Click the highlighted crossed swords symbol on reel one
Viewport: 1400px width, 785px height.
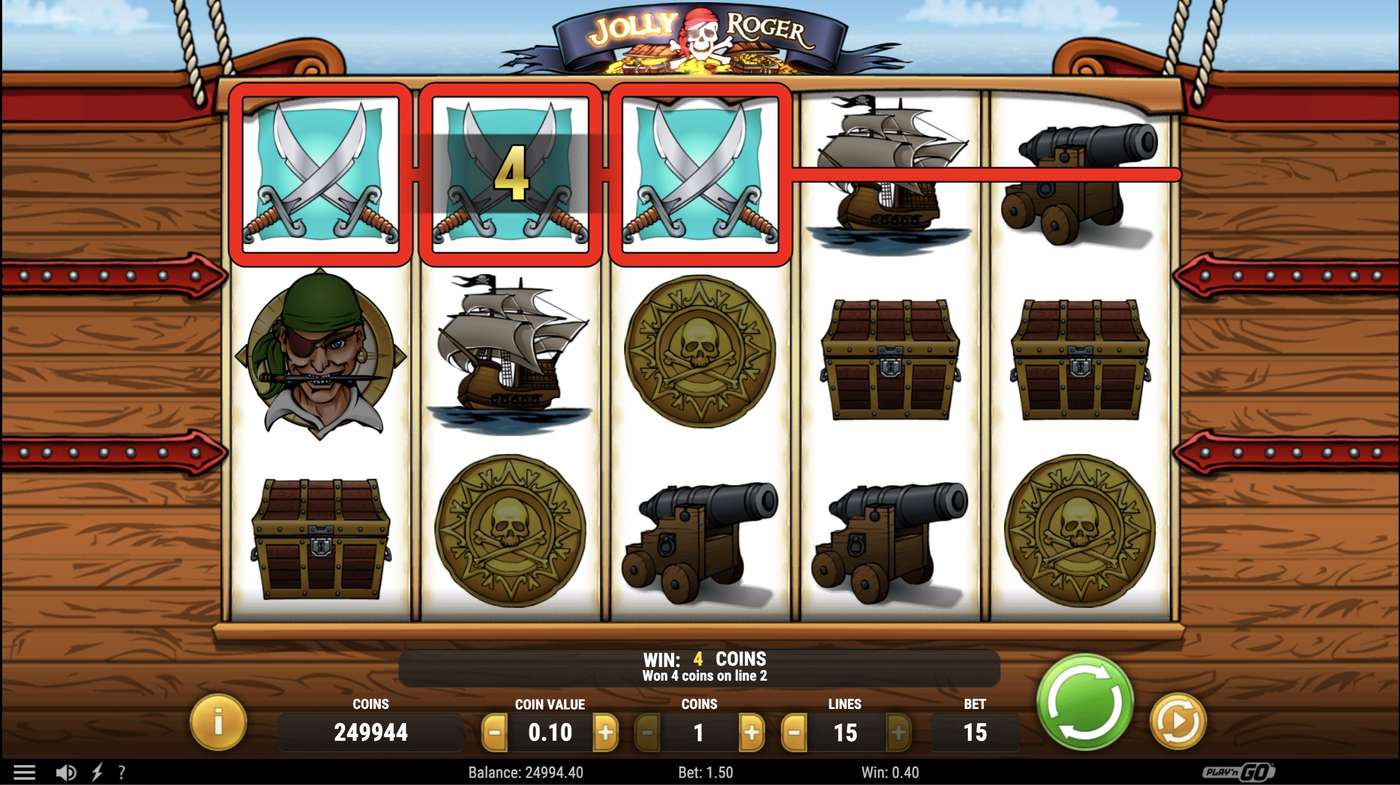[x=319, y=175]
